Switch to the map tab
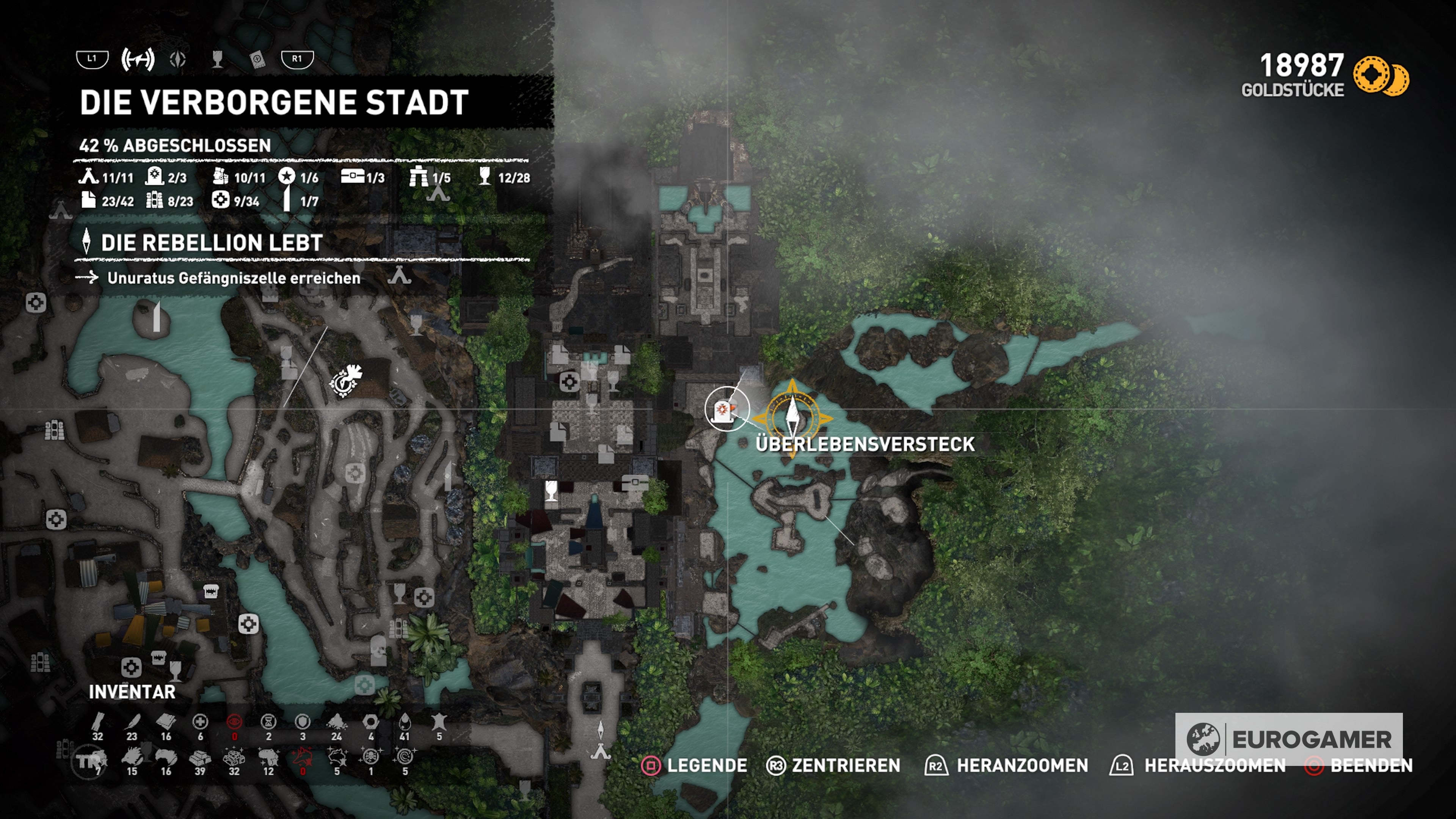 137,59
